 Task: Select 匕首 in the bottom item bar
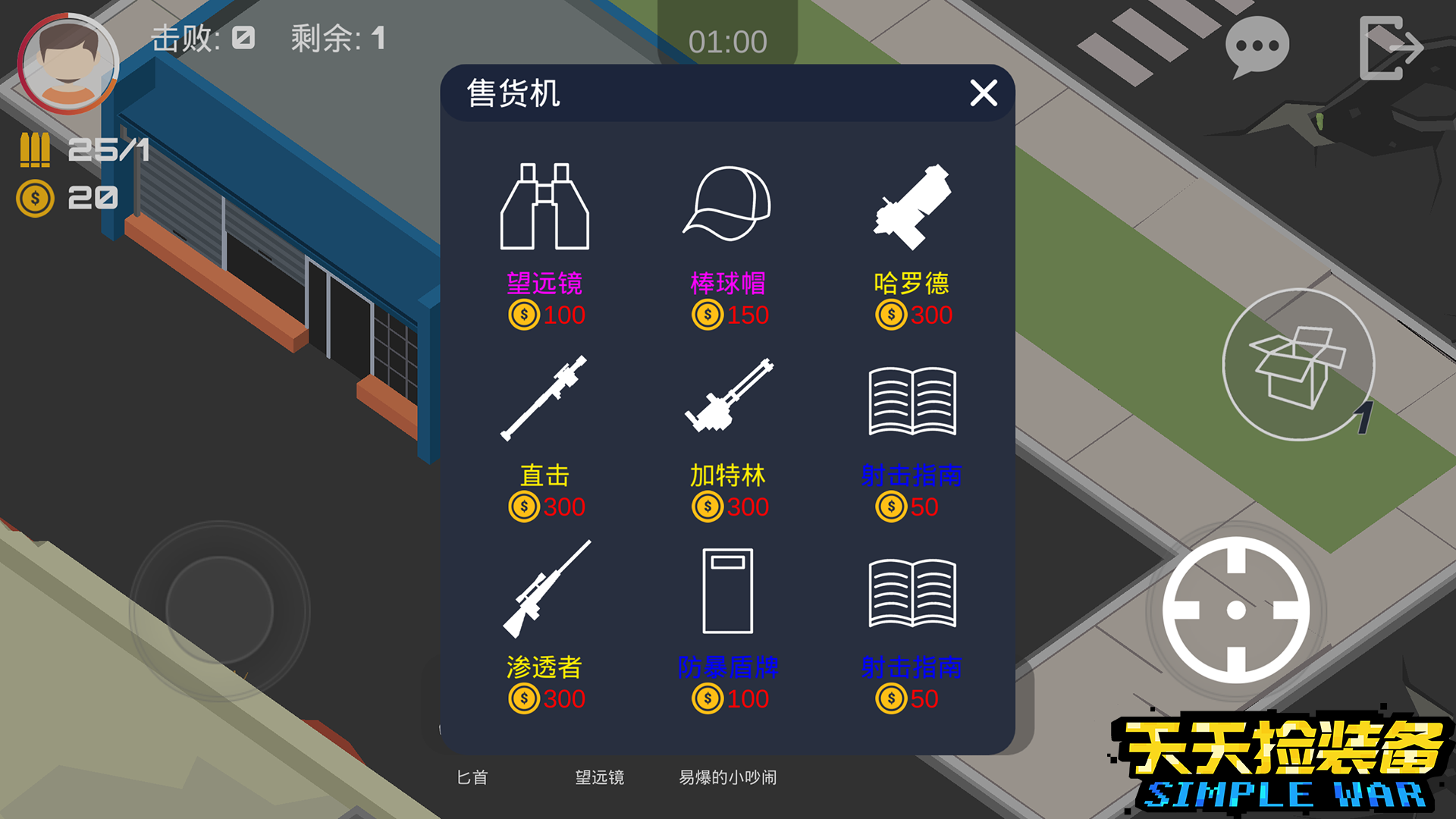coord(472,777)
